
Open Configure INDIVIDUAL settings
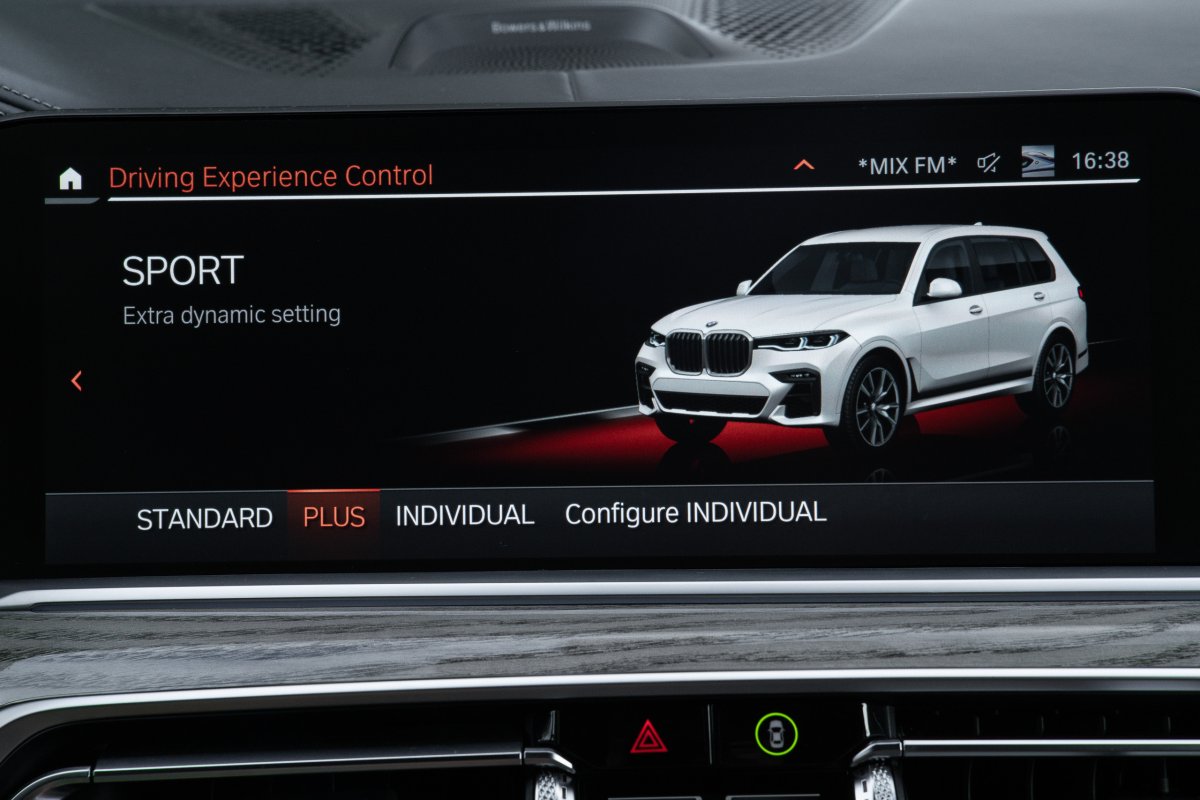(695, 514)
